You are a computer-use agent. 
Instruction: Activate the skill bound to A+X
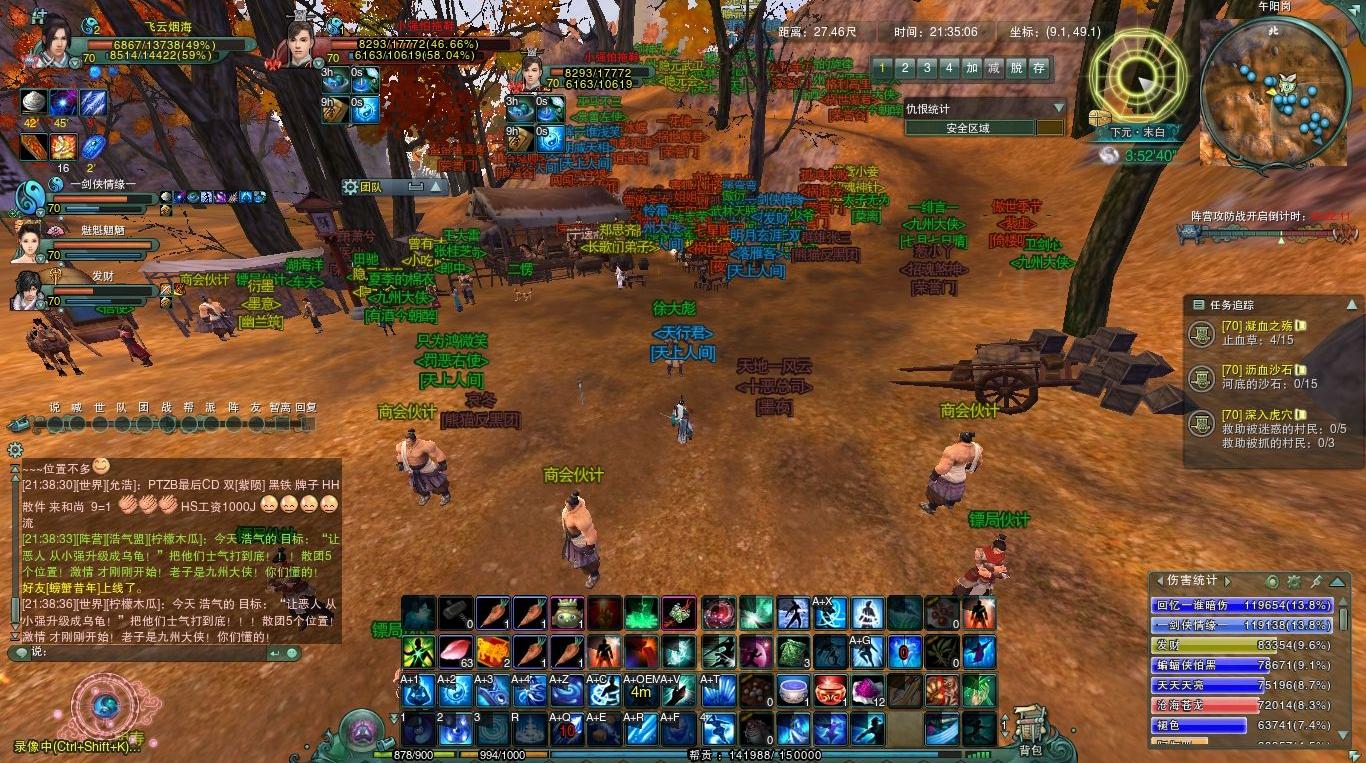[x=826, y=612]
